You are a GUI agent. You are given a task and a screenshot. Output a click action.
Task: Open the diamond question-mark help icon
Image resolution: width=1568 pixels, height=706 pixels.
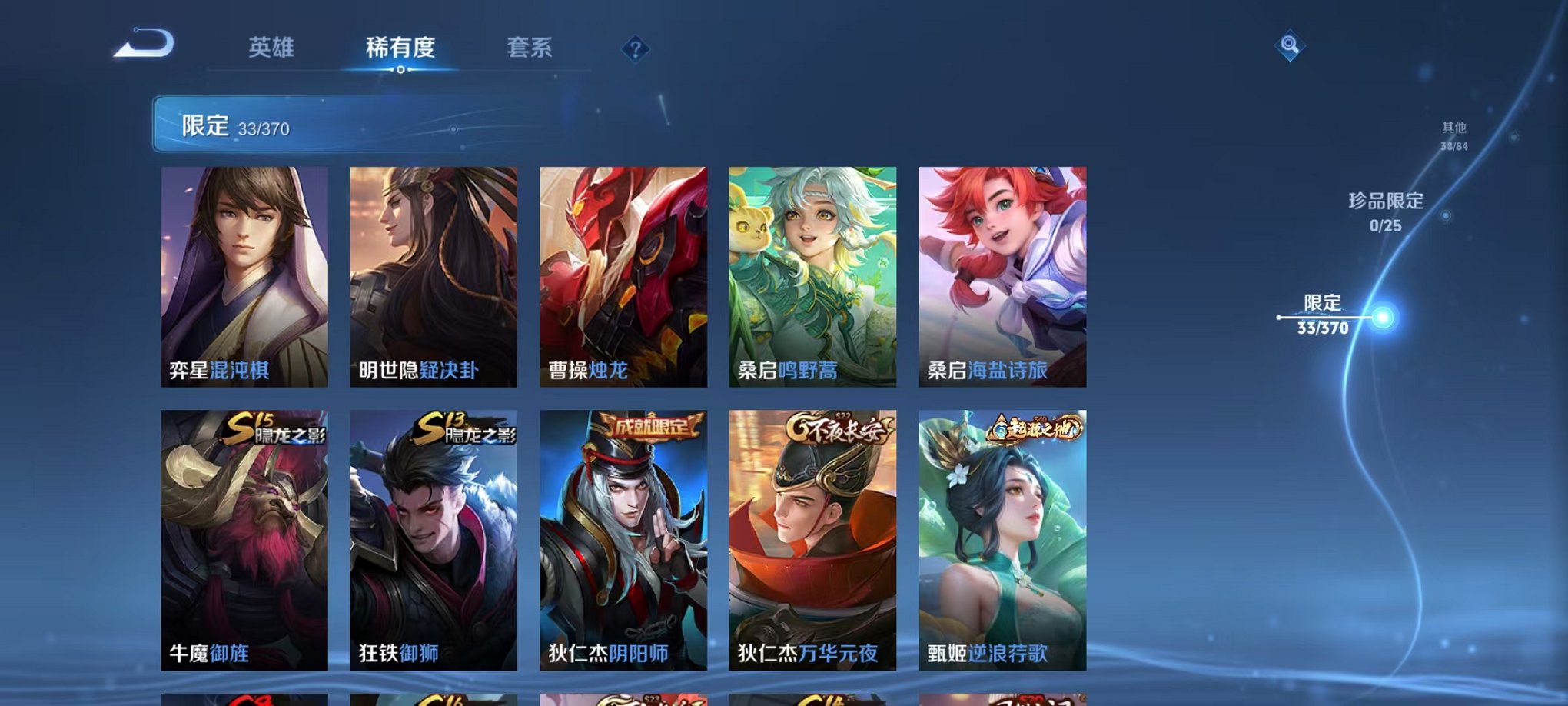tap(635, 50)
